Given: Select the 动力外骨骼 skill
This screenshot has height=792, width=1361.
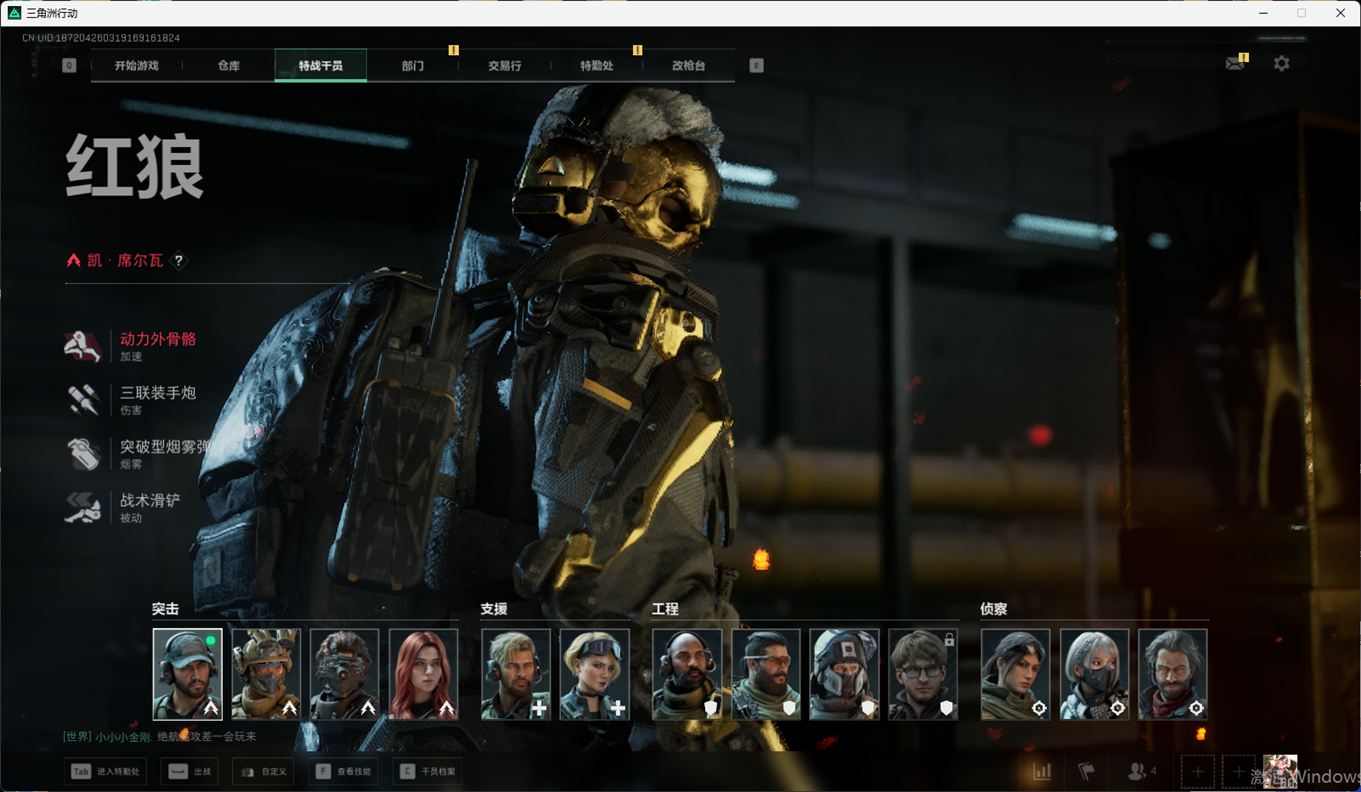Looking at the screenshot, I should (157, 340).
